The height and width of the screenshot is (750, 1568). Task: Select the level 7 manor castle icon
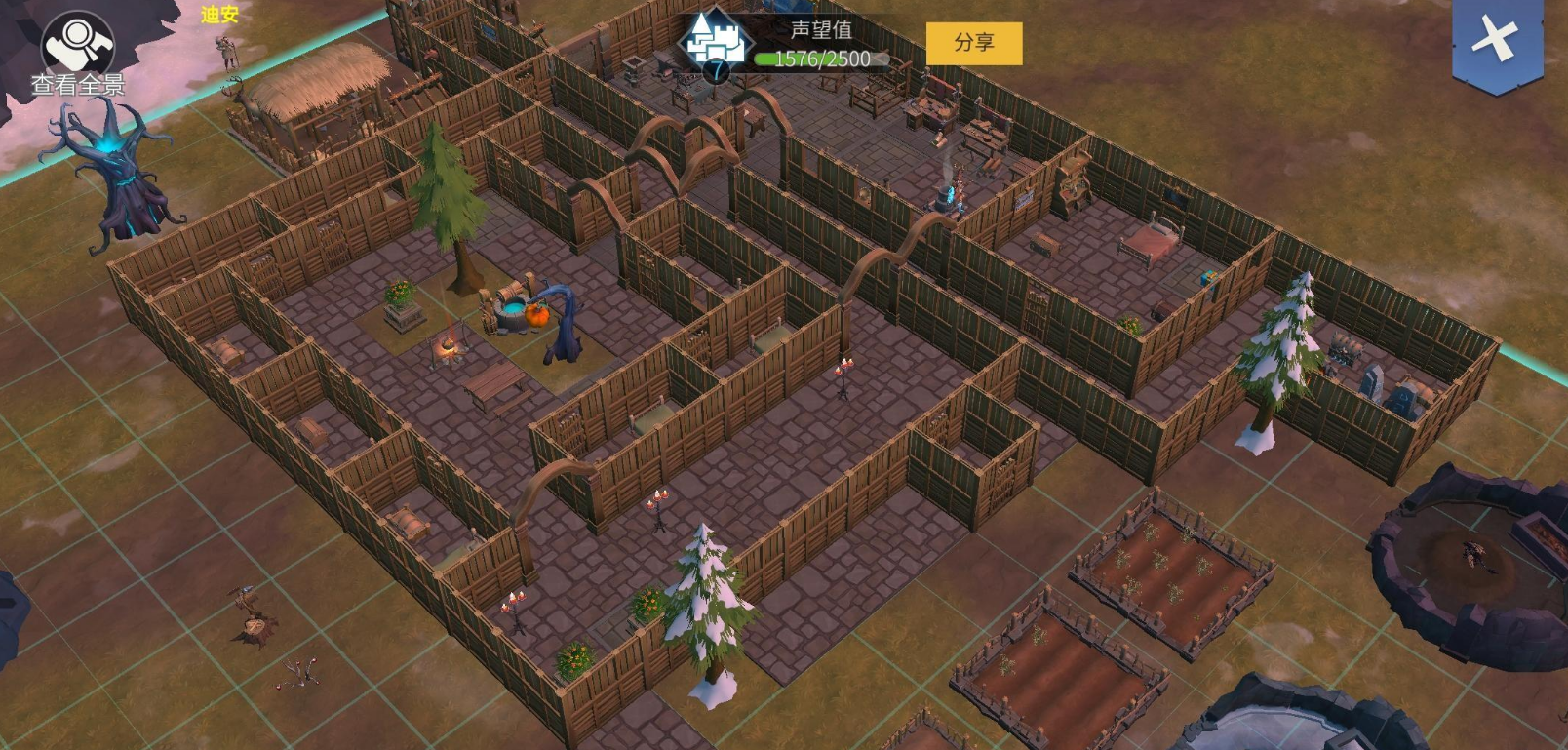point(716,43)
